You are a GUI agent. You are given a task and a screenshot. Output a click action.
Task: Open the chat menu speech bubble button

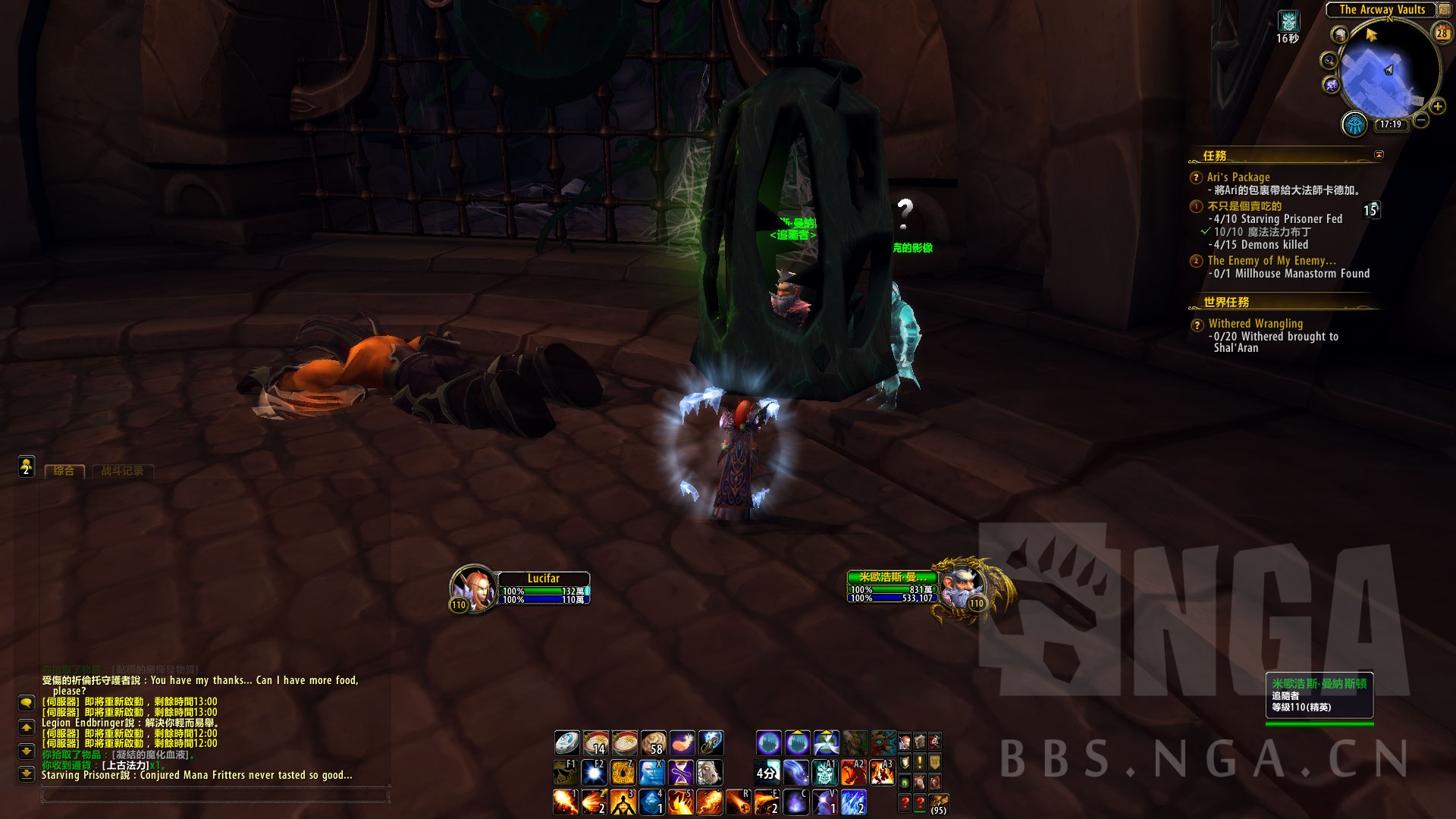[x=27, y=703]
